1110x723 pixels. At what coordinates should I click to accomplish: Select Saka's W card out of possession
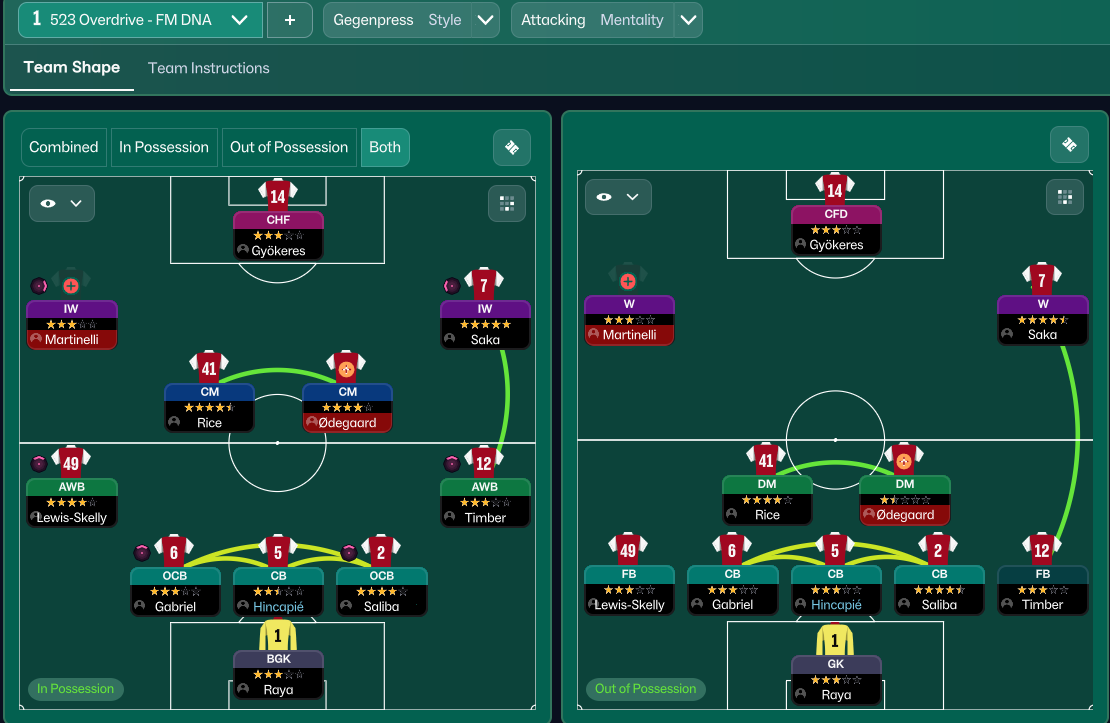(1042, 319)
